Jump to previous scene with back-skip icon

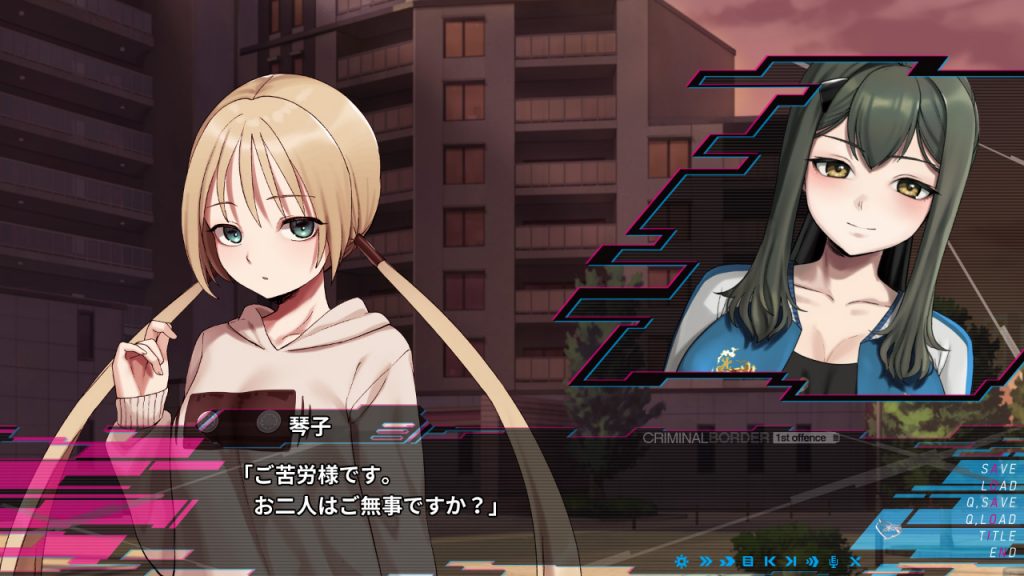pos(769,561)
